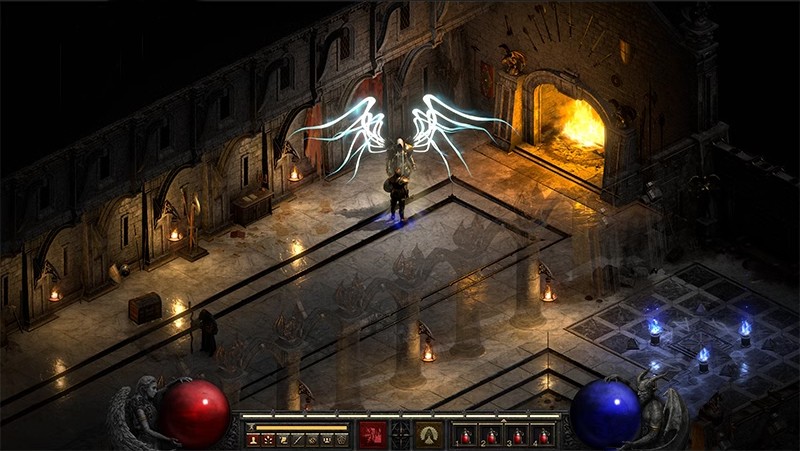This screenshot has height=451, width=800.
Task: Open the gold right-click skill icon
Action: coord(429,434)
